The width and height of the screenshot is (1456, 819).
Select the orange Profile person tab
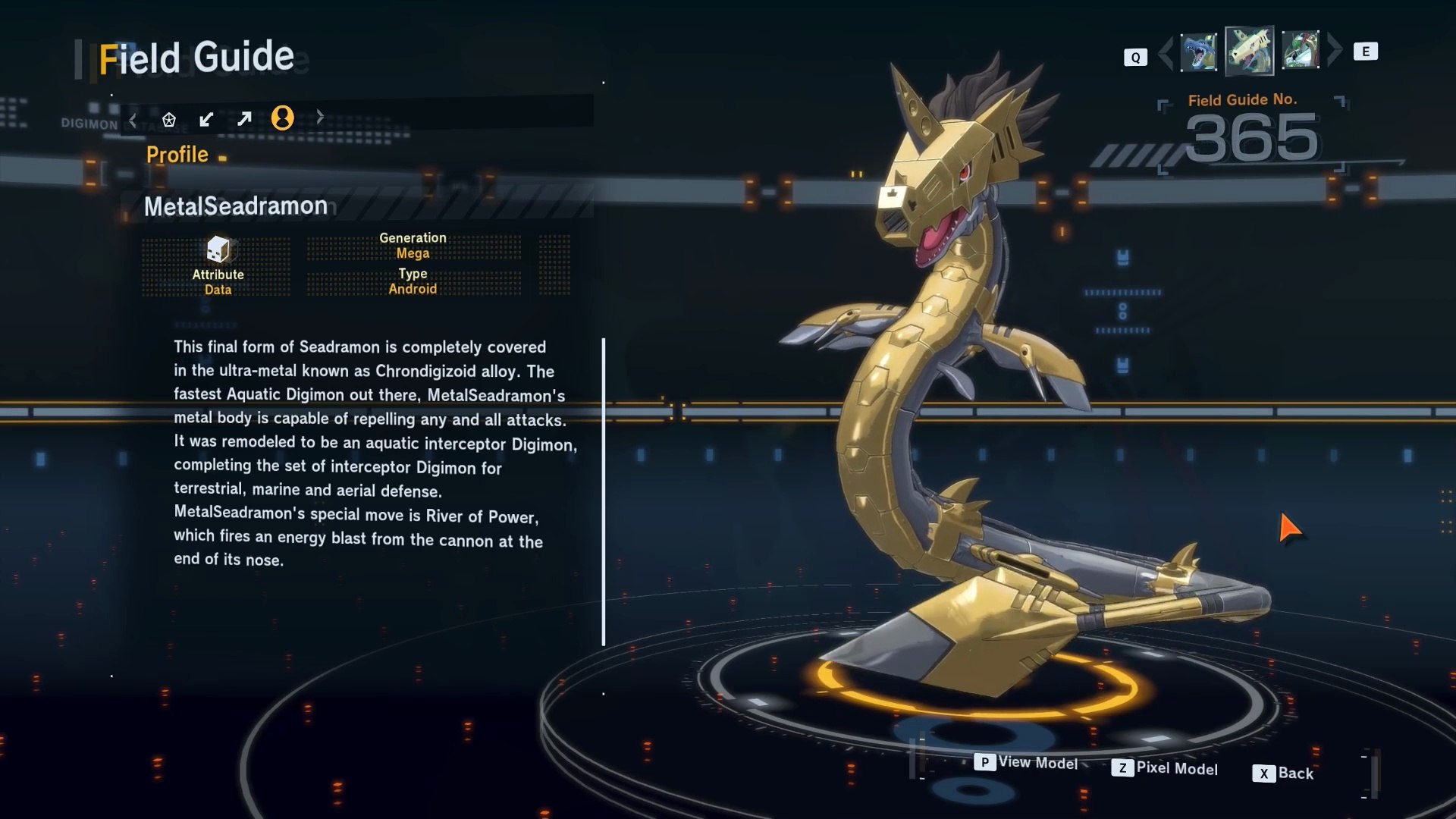point(282,118)
